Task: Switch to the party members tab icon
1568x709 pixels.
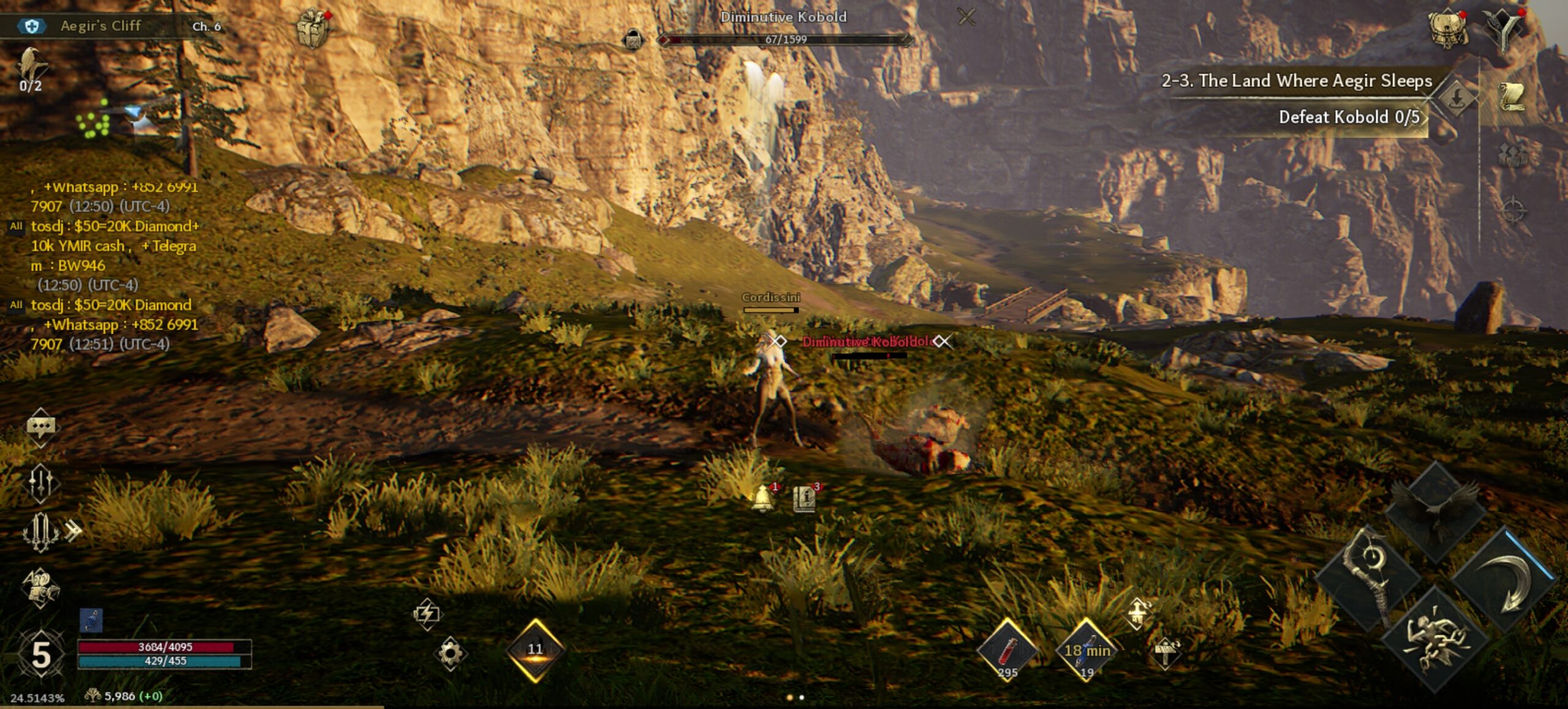Action: 1511,153
